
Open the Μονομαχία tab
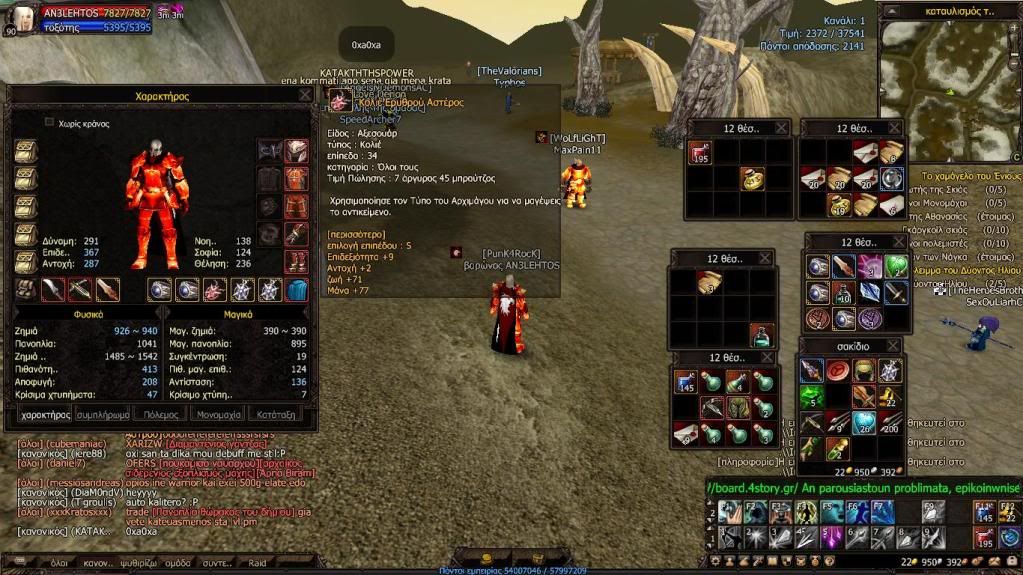219,413
